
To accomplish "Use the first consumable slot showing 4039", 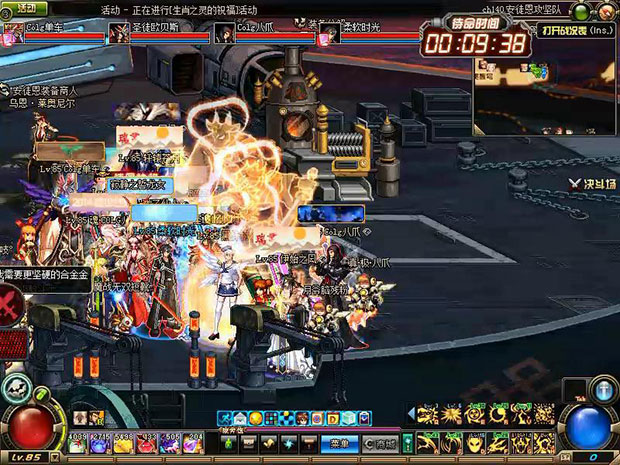I will [x=75, y=441].
